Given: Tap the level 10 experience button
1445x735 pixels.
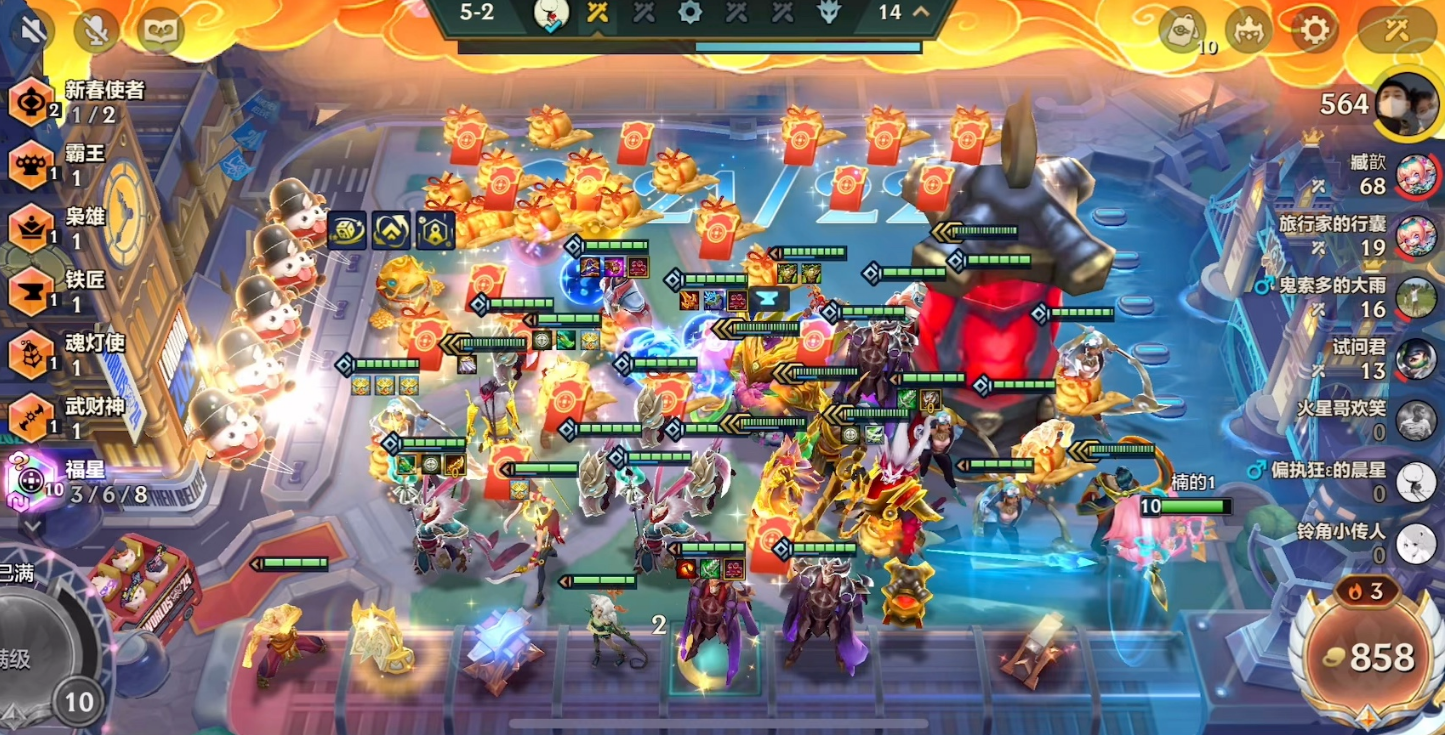Looking at the screenshot, I should click(78, 702).
